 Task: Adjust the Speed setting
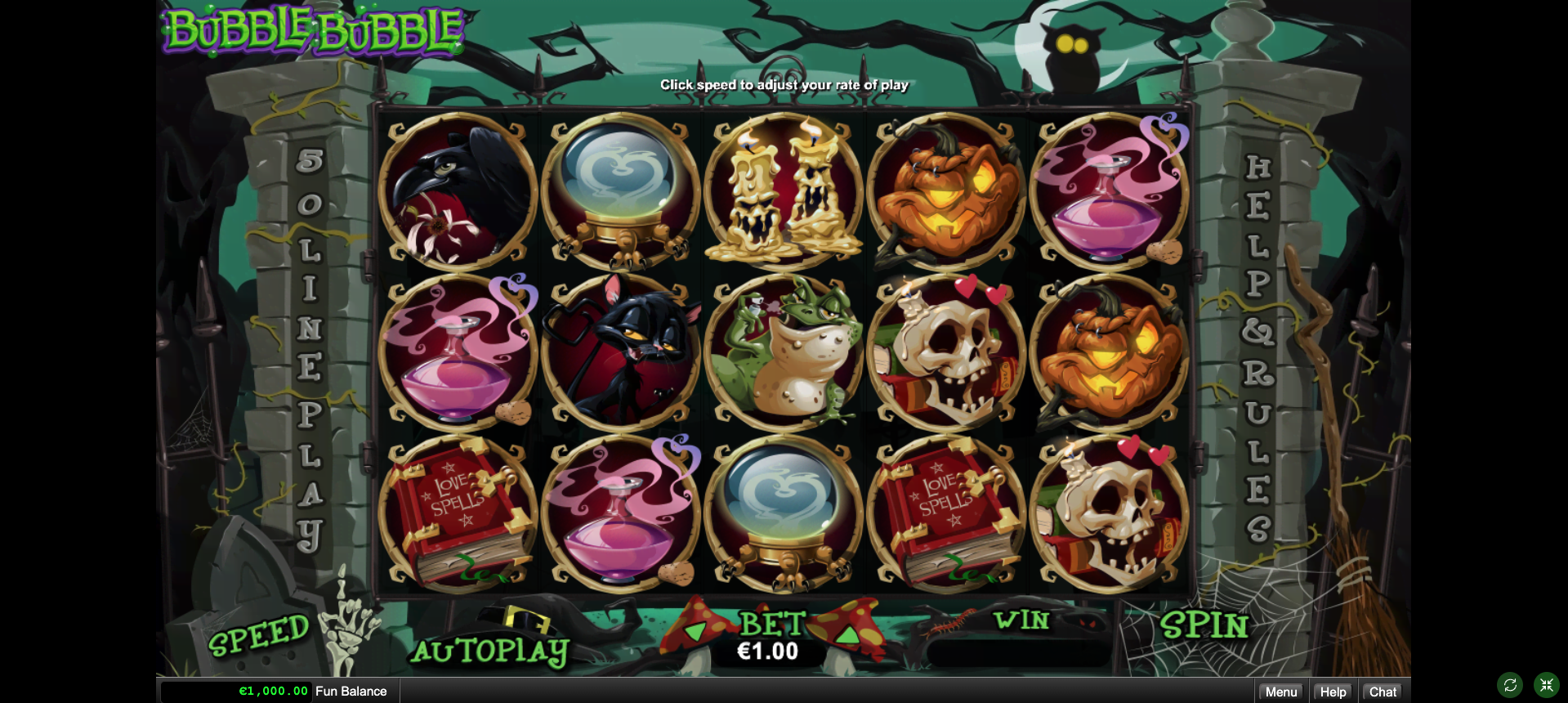[259, 635]
